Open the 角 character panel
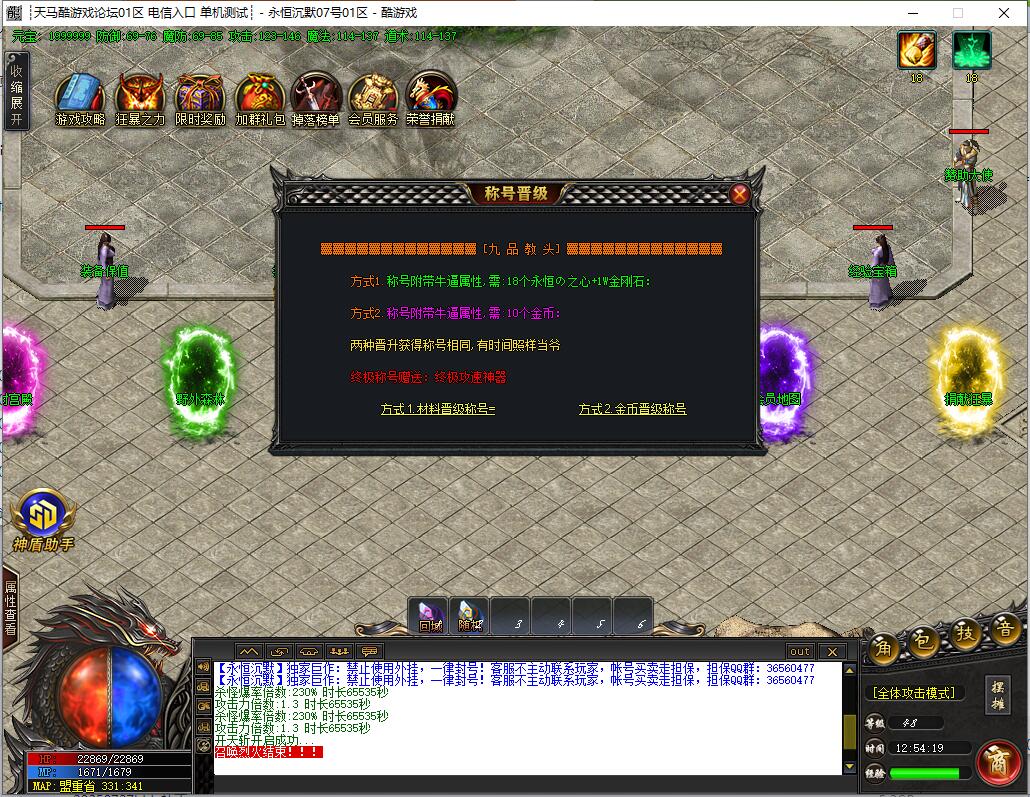This screenshot has width=1030, height=797. 881,648
